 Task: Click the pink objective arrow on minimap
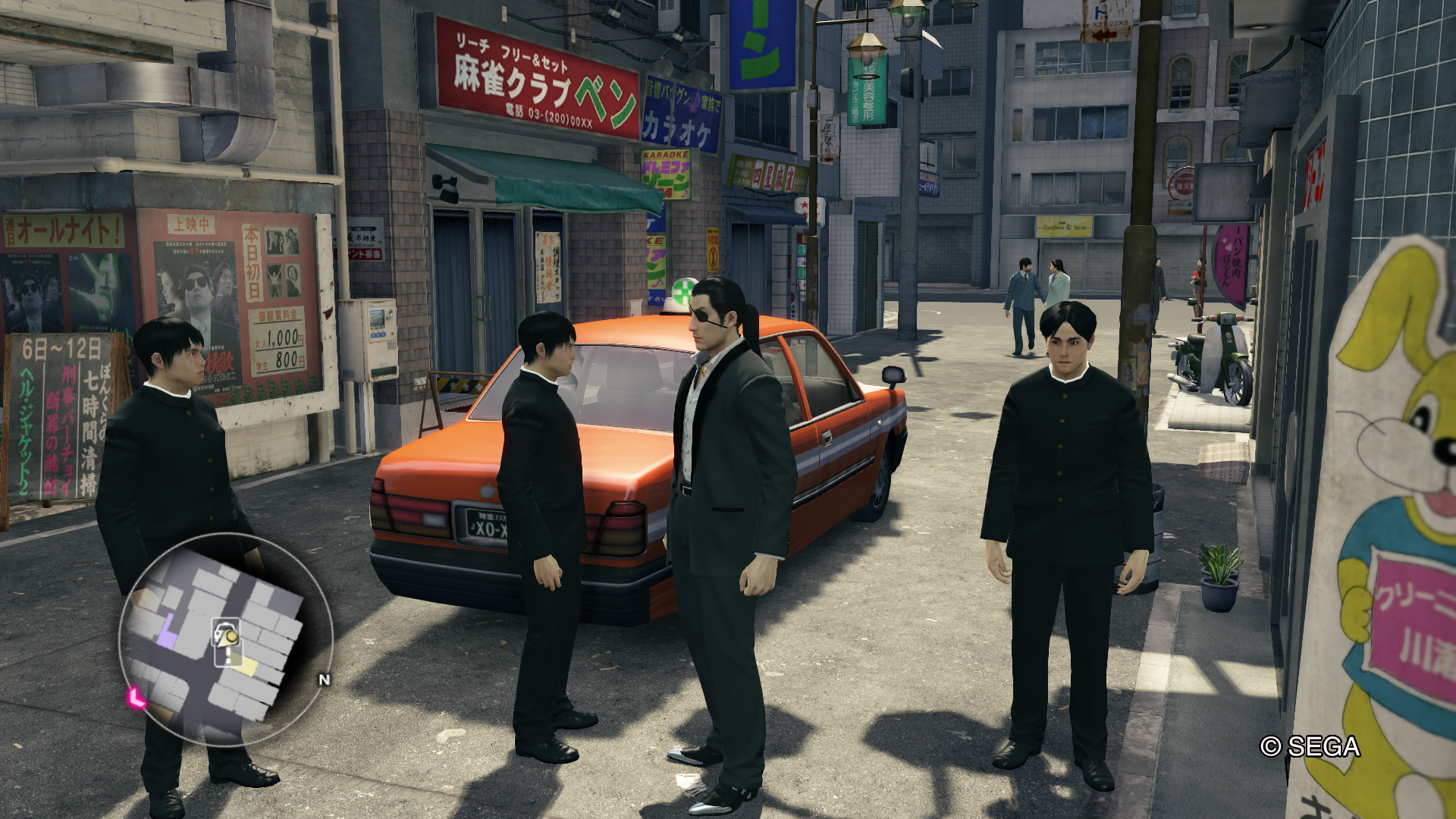[136, 697]
